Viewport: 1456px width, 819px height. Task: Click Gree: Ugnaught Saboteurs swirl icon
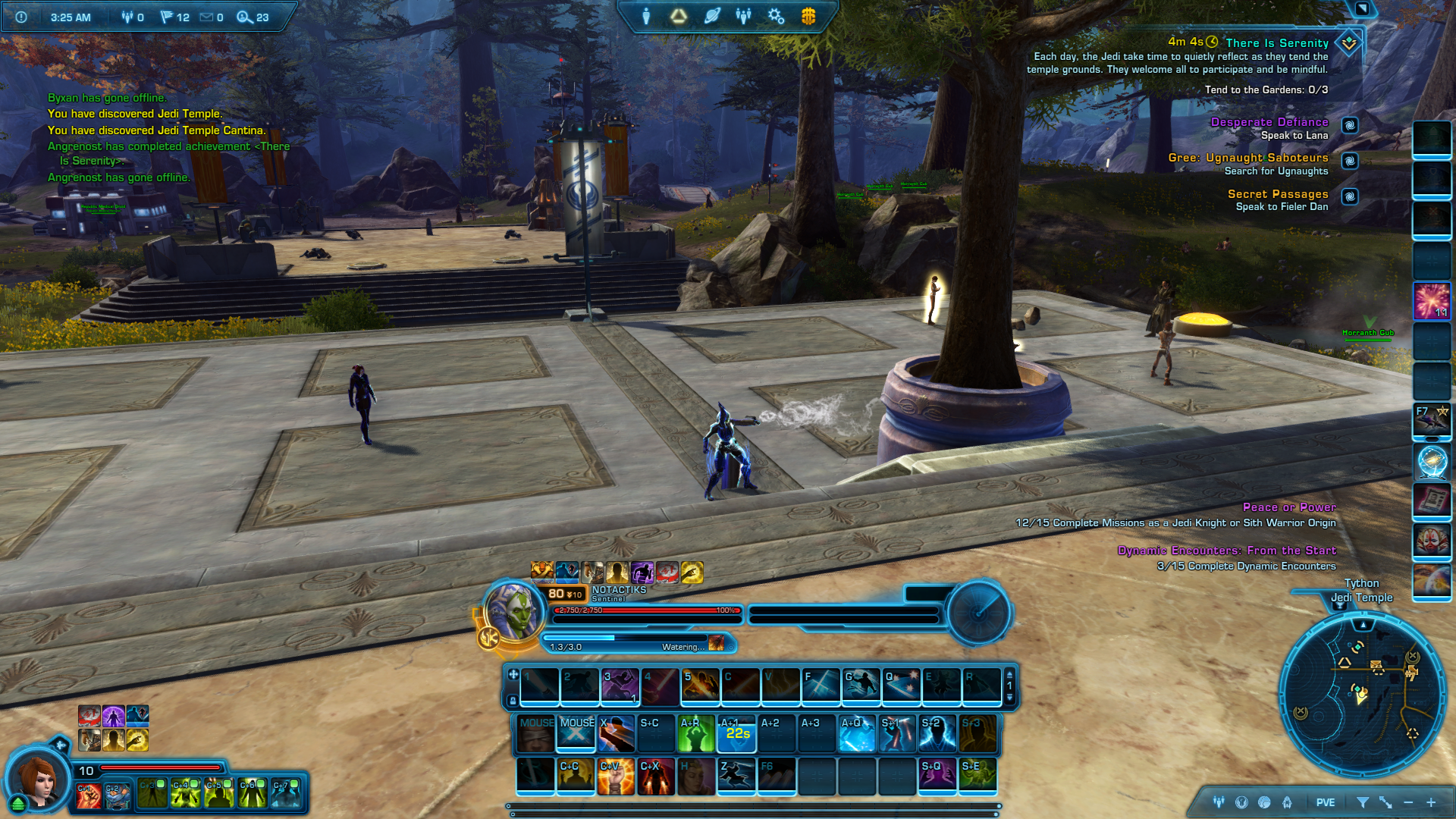click(x=1350, y=161)
